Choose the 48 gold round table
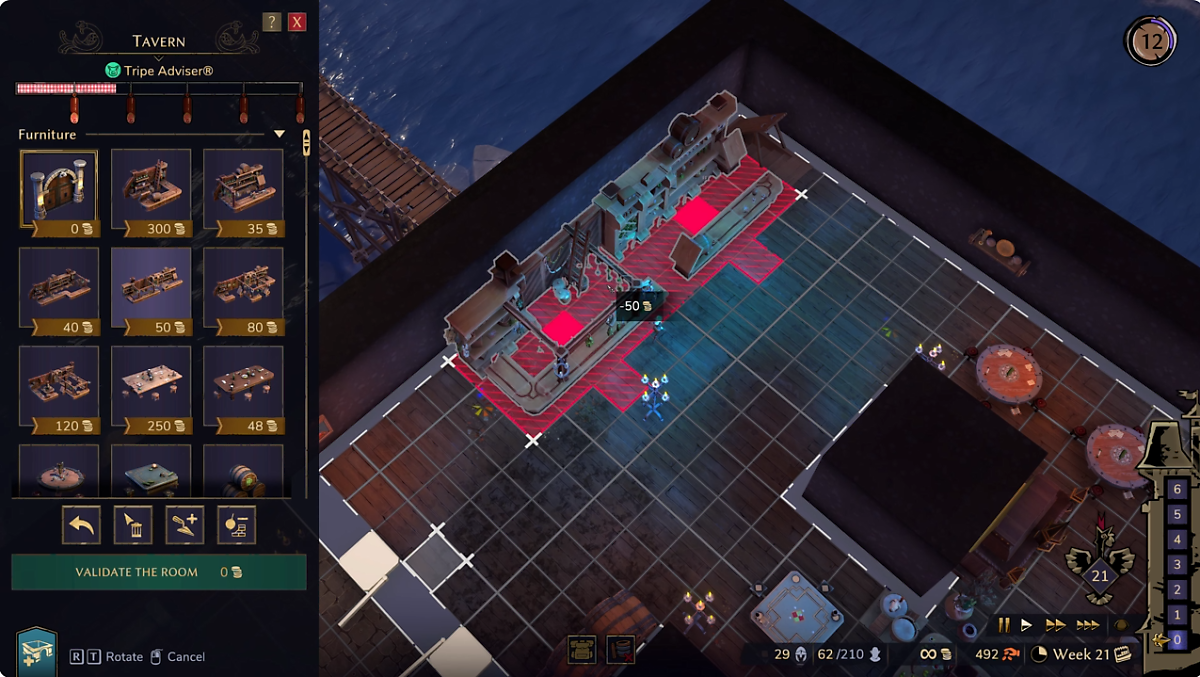Viewport: 1200px width, 677px height. (243, 384)
